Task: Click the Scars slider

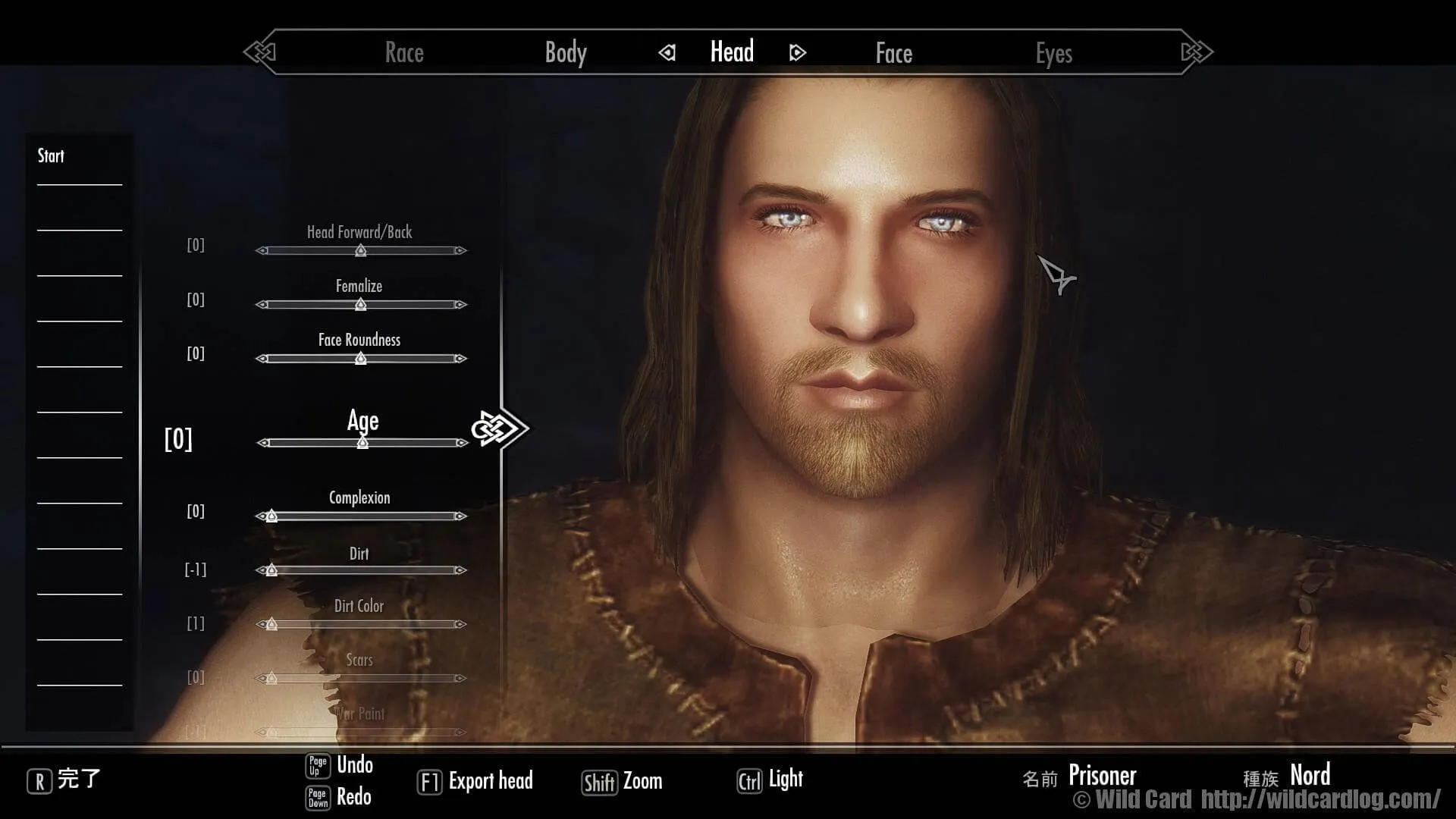Action: pos(361,679)
